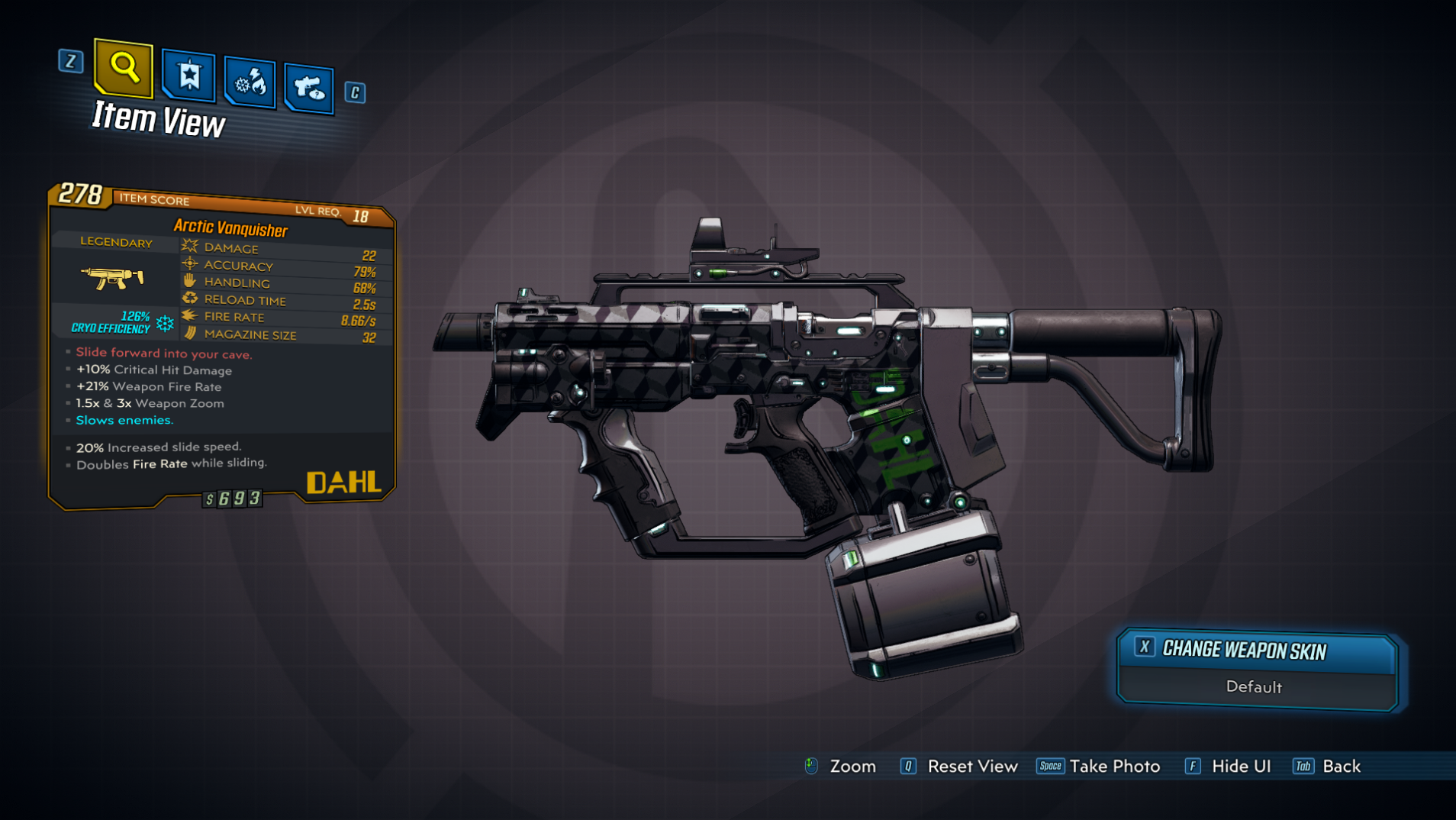Switch to the star badge tab

point(188,76)
